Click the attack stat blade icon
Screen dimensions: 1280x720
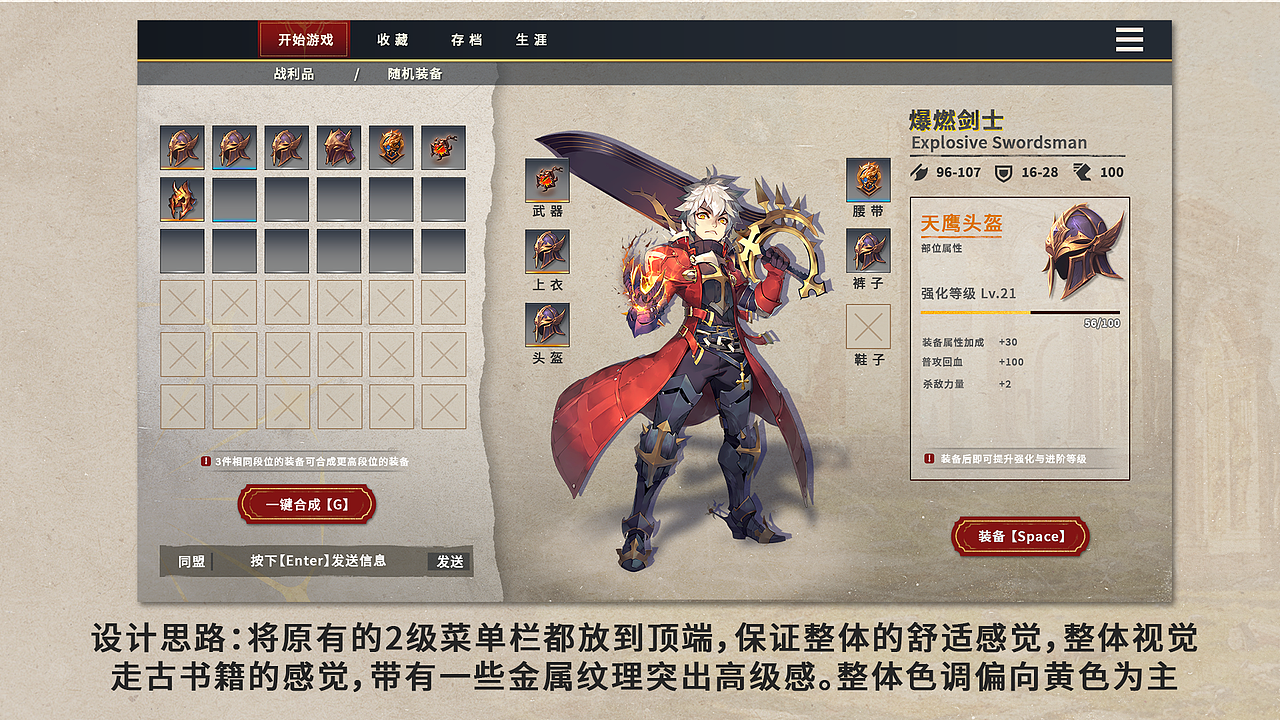coord(920,172)
